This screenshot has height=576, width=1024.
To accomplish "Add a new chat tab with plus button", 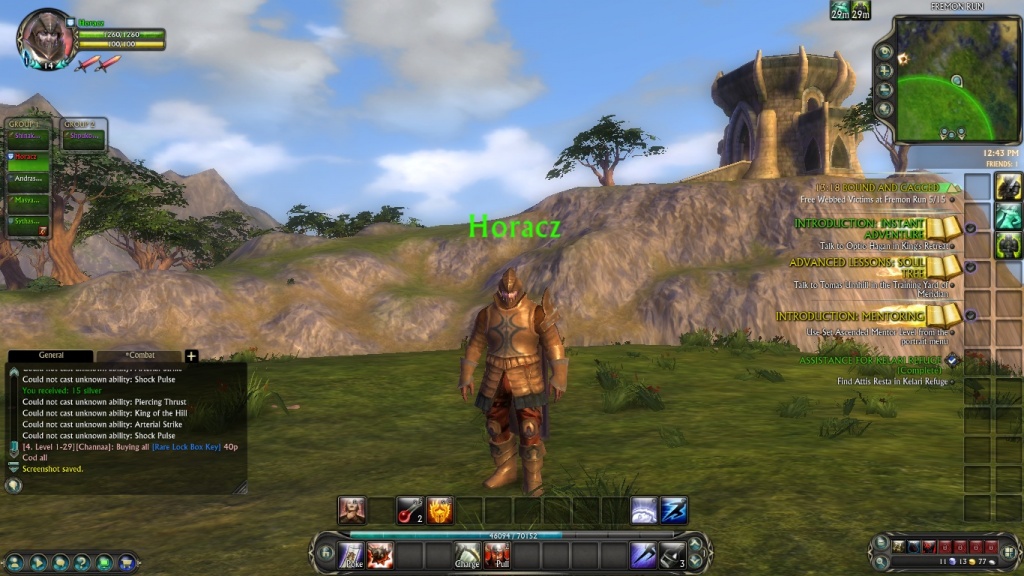I will [x=191, y=355].
